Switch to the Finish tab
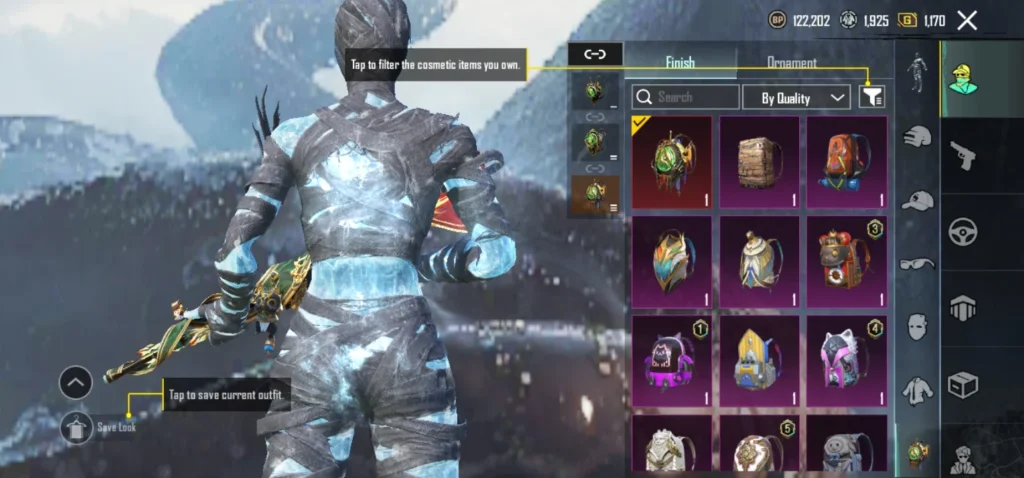This screenshot has height=478, width=1024. (679, 62)
